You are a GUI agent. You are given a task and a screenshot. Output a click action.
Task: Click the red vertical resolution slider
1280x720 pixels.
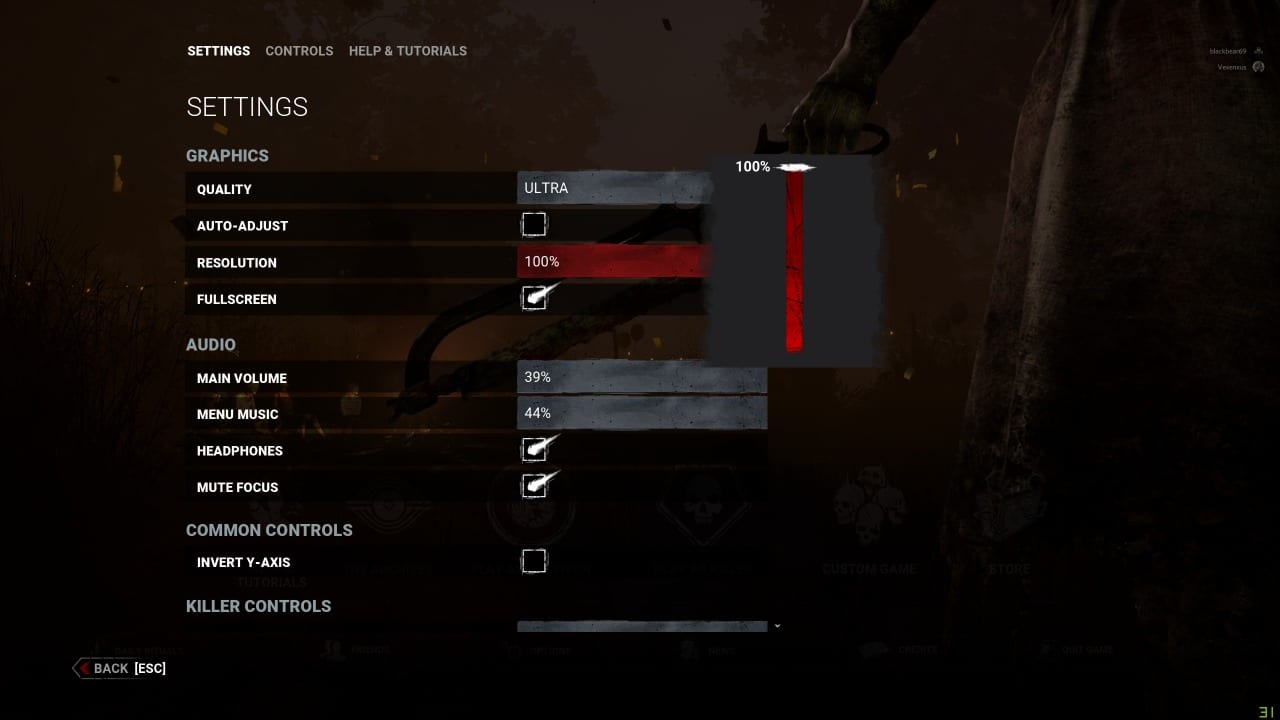[794, 260]
